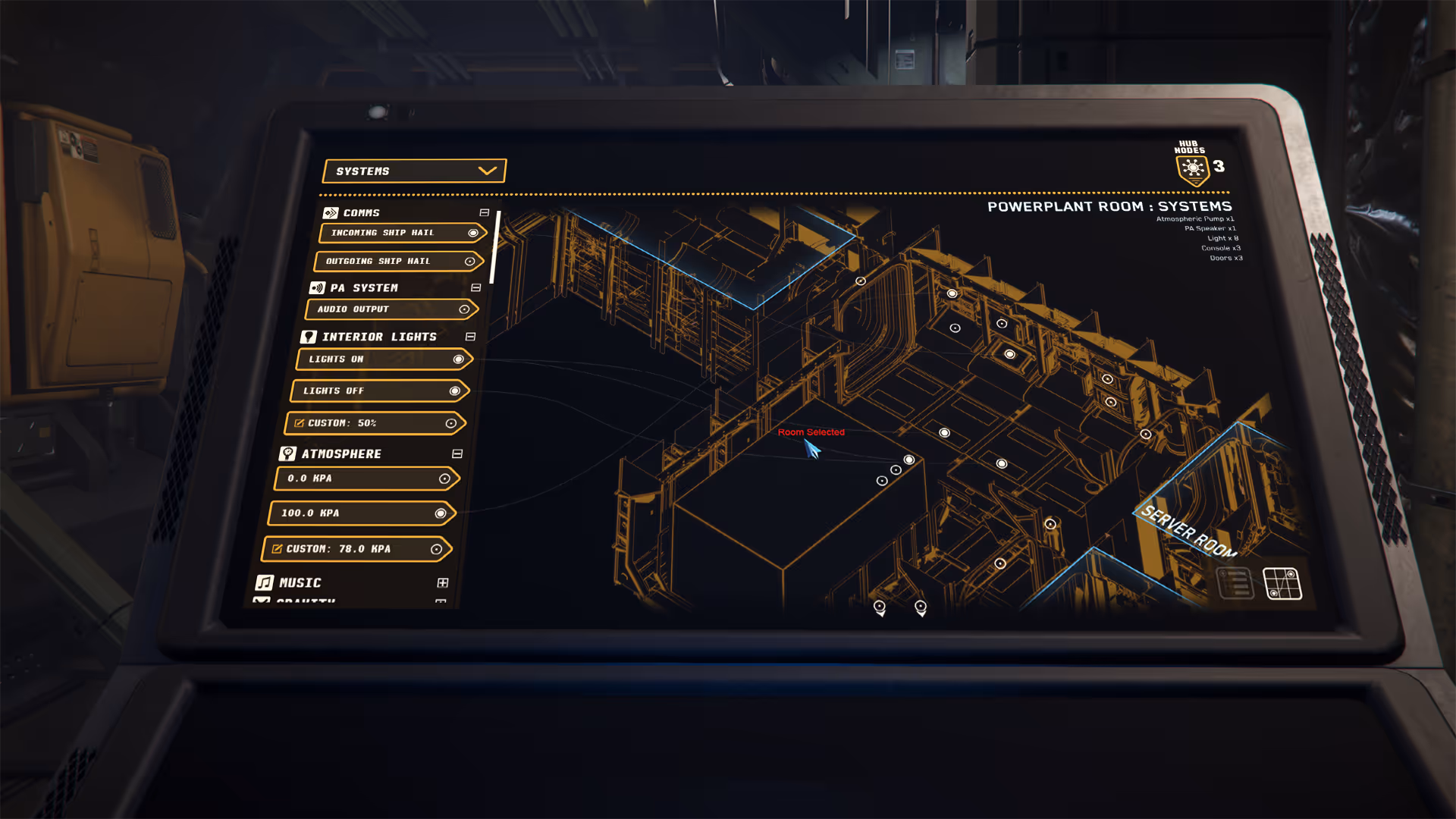Collapse the Atmosphere section
Screen dimensions: 1456x819
pos(457,454)
